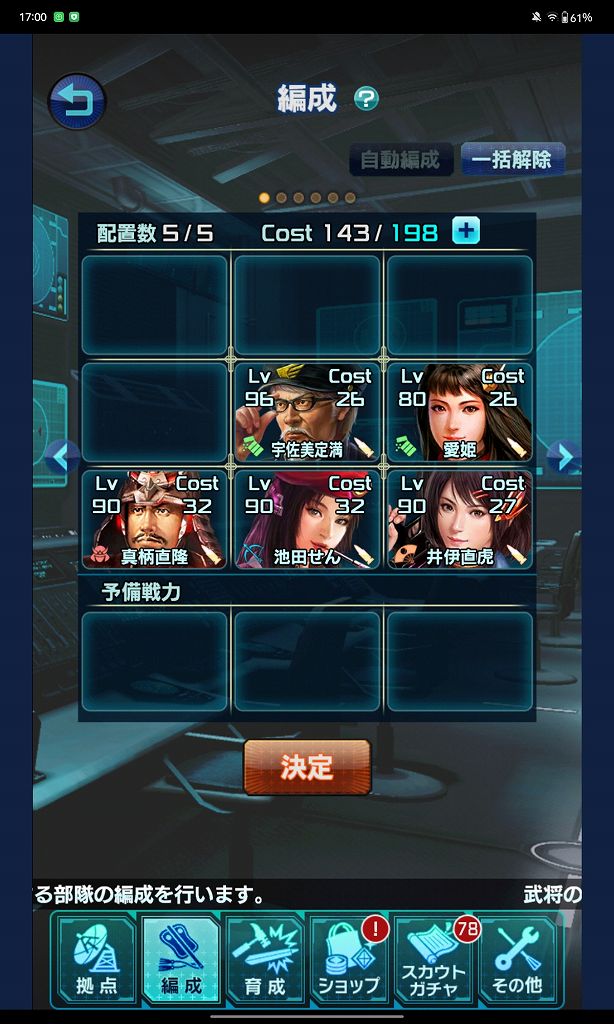Click the 一括解除 remove-all button

pyautogui.click(x=512, y=160)
